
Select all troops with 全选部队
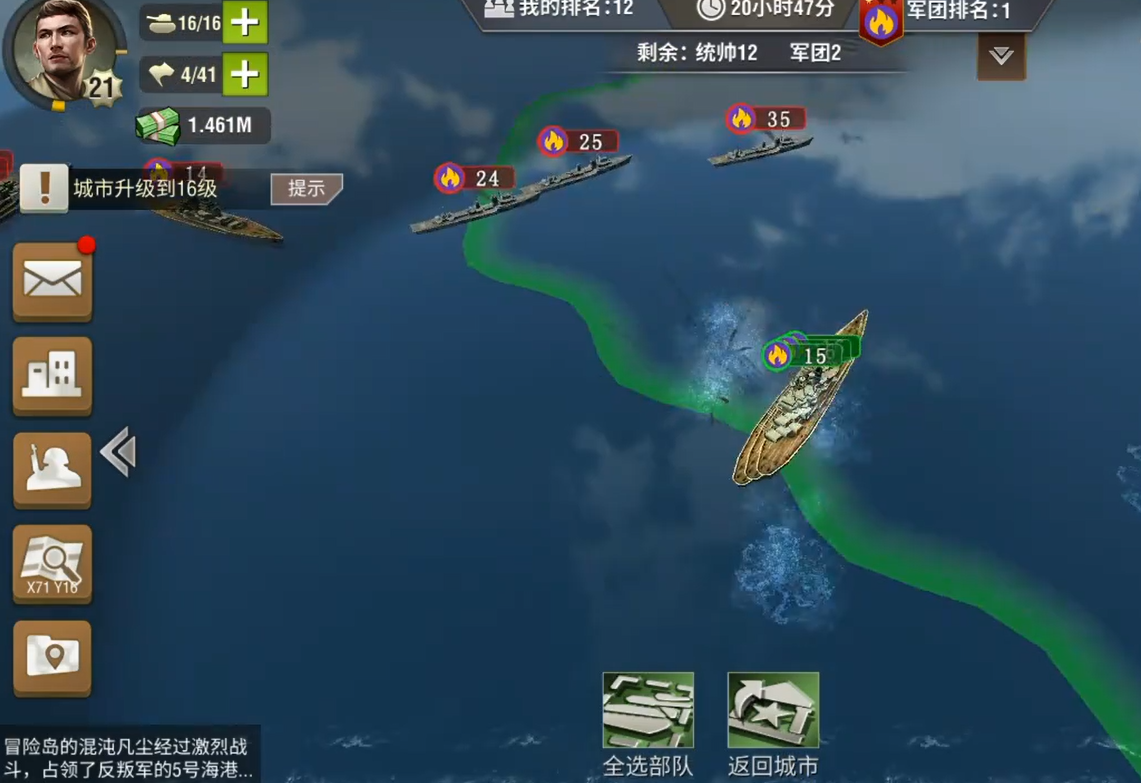pos(648,711)
